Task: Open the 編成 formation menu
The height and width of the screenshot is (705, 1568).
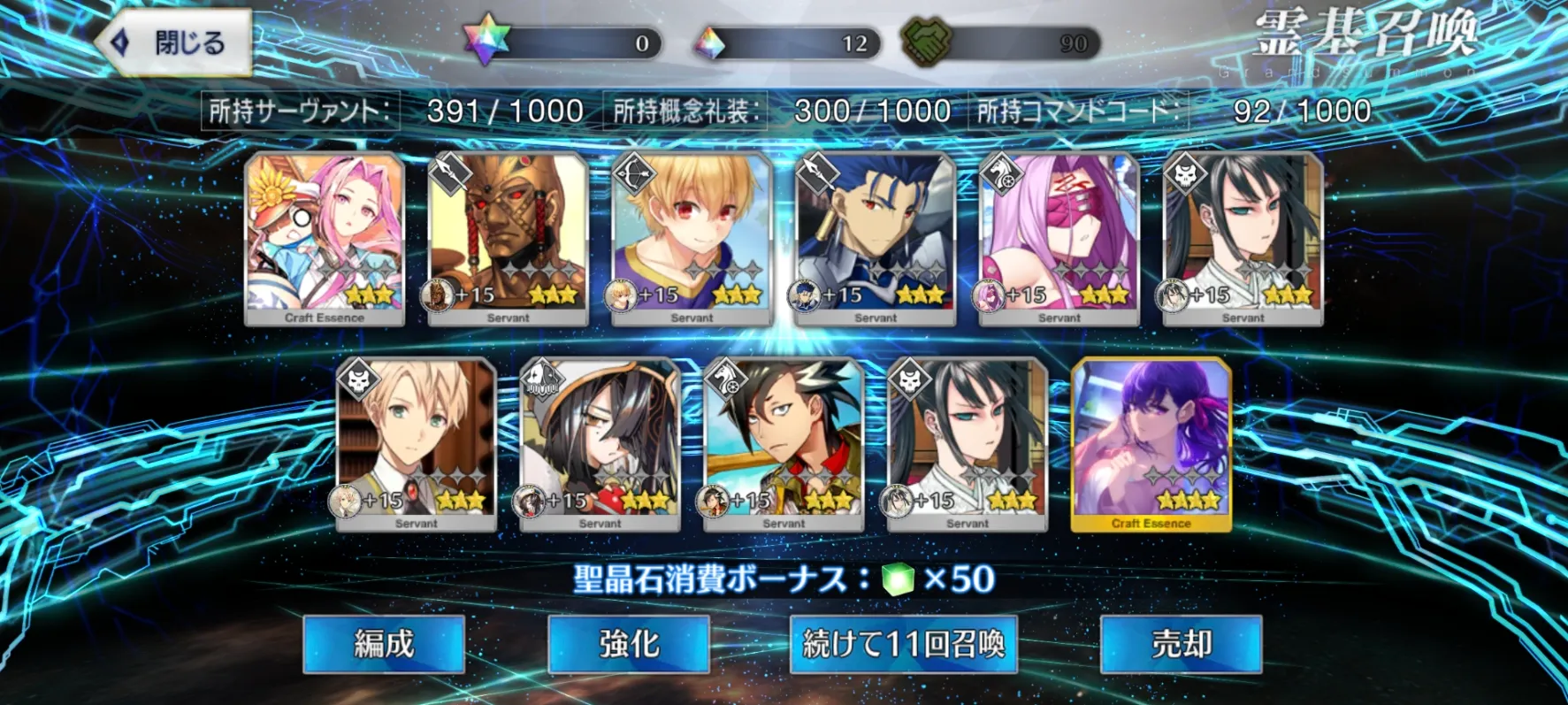Action: pyautogui.click(x=384, y=644)
